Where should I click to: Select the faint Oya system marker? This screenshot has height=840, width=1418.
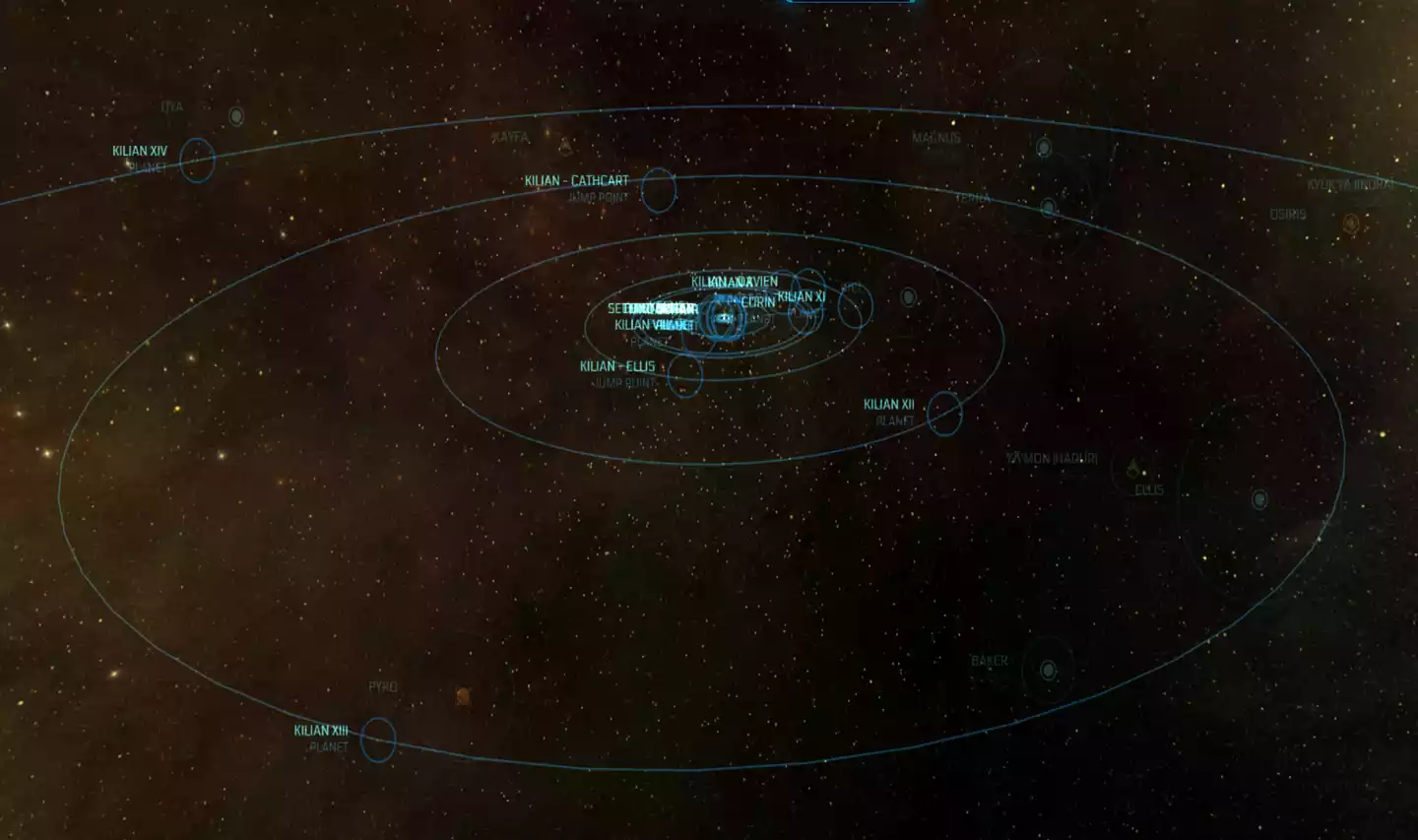236,116
